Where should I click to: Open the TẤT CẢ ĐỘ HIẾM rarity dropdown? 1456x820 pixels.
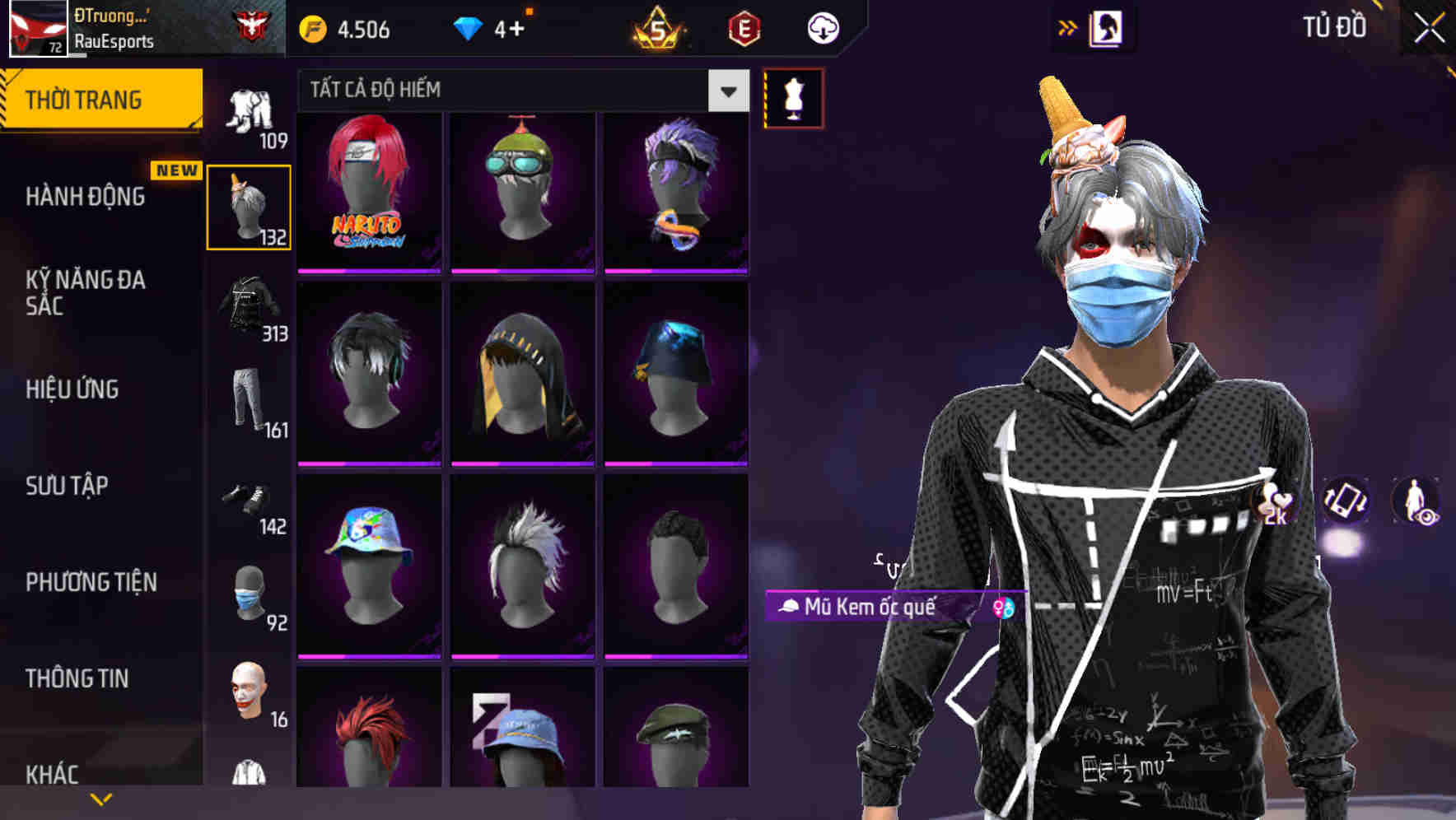tap(519, 91)
